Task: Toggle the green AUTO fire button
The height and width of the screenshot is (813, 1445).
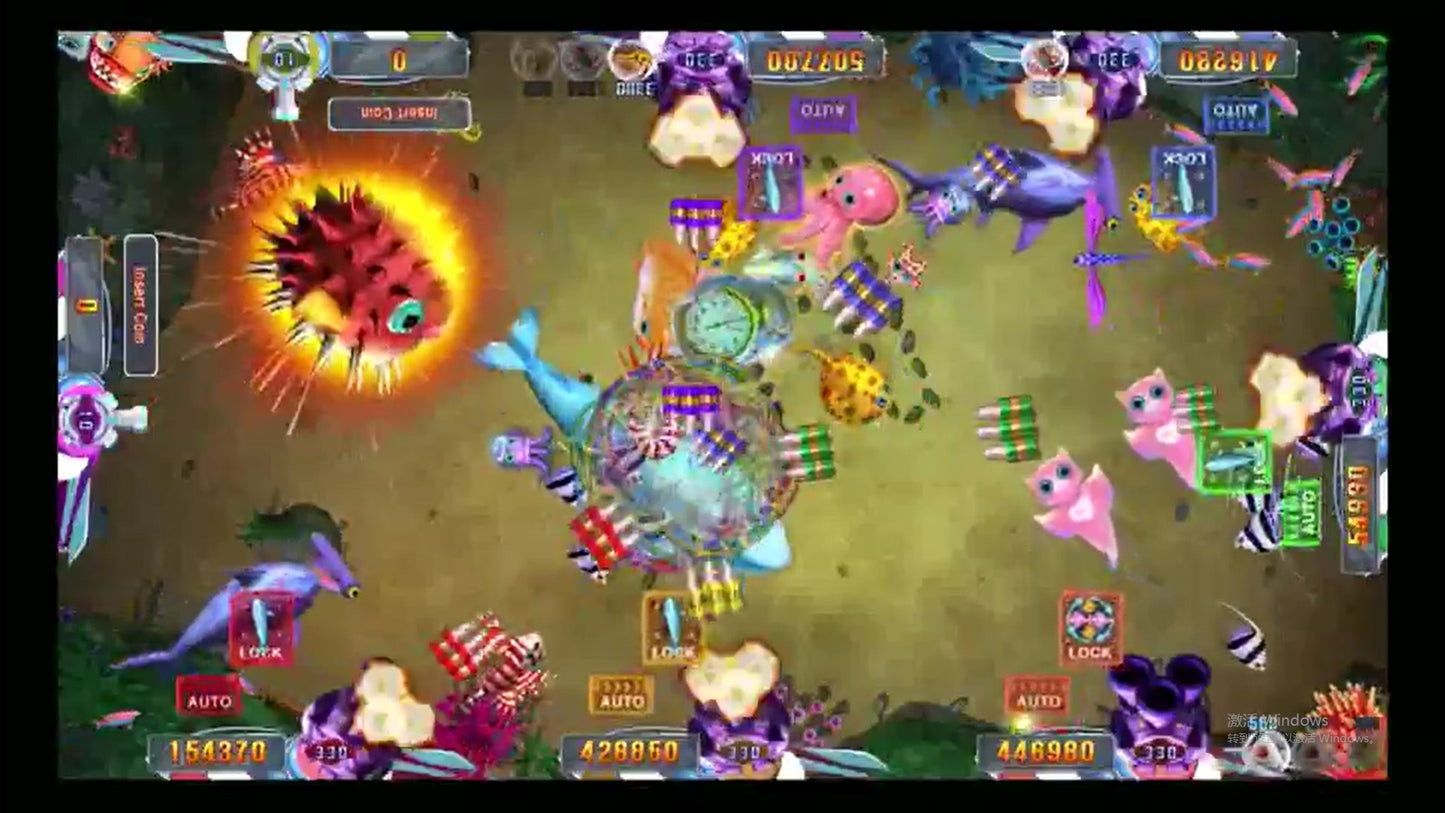Action: pos(1301,513)
